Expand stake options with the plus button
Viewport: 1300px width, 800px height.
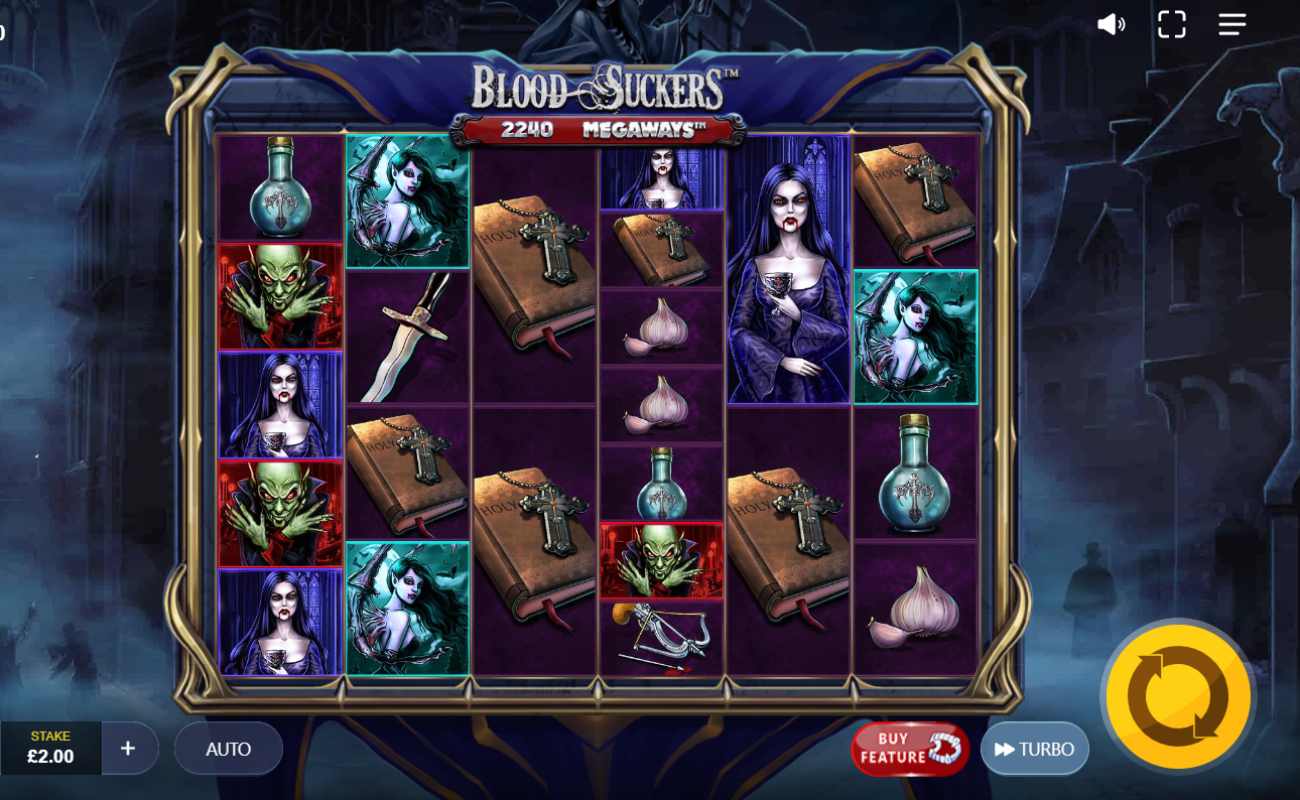pyautogui.click(x=128, y=748)
